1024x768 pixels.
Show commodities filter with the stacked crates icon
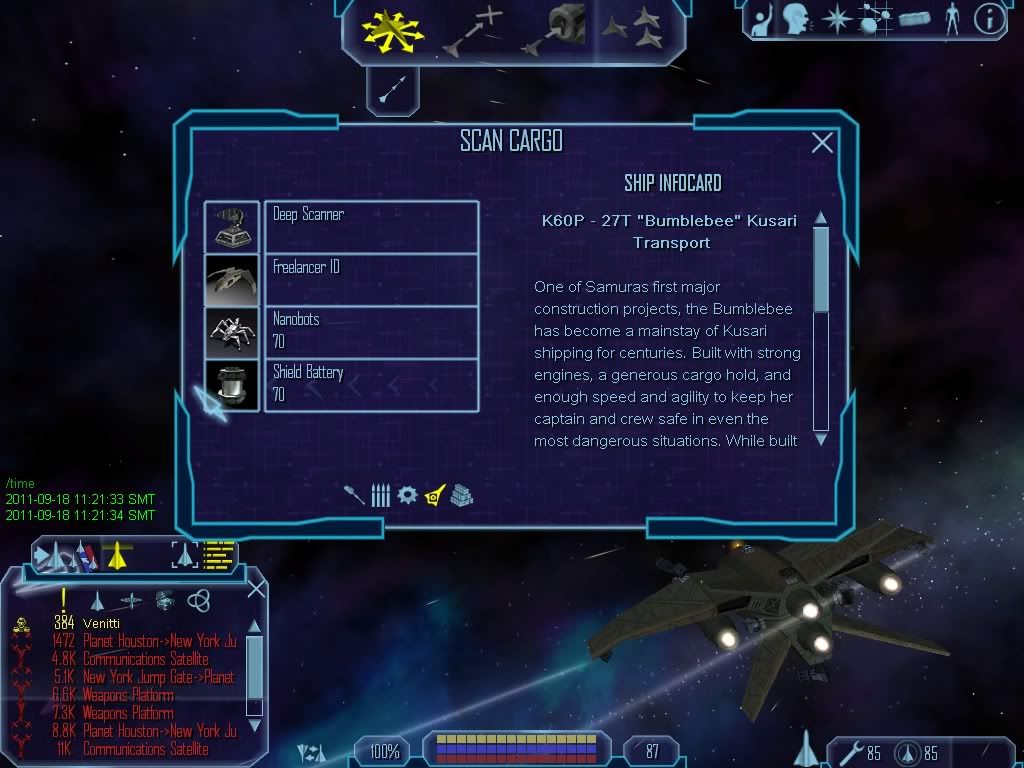(x=461, y=495)
